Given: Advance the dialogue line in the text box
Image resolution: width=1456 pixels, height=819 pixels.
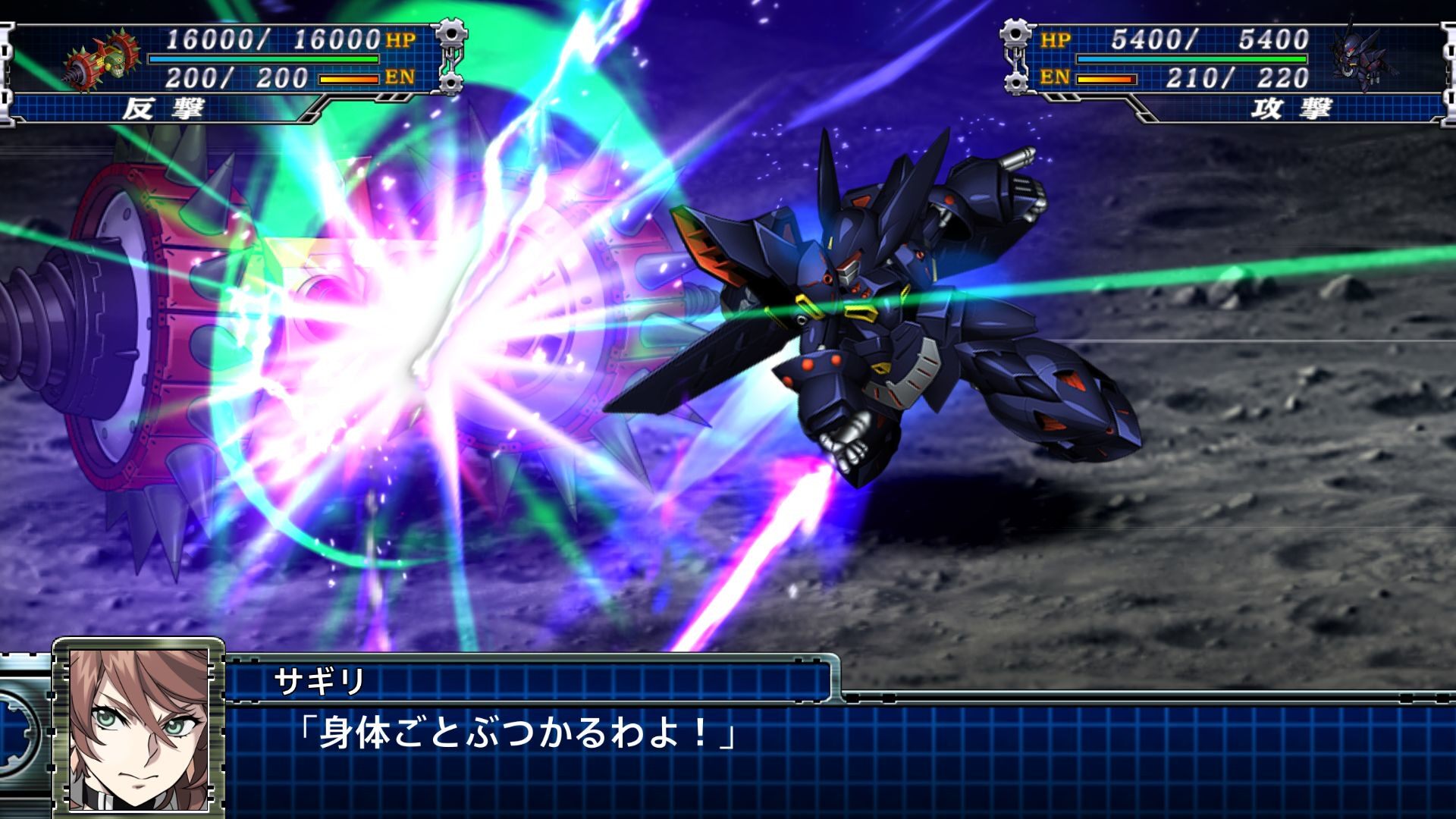Looking at the screenshot, I should click(x=516, y=733).
